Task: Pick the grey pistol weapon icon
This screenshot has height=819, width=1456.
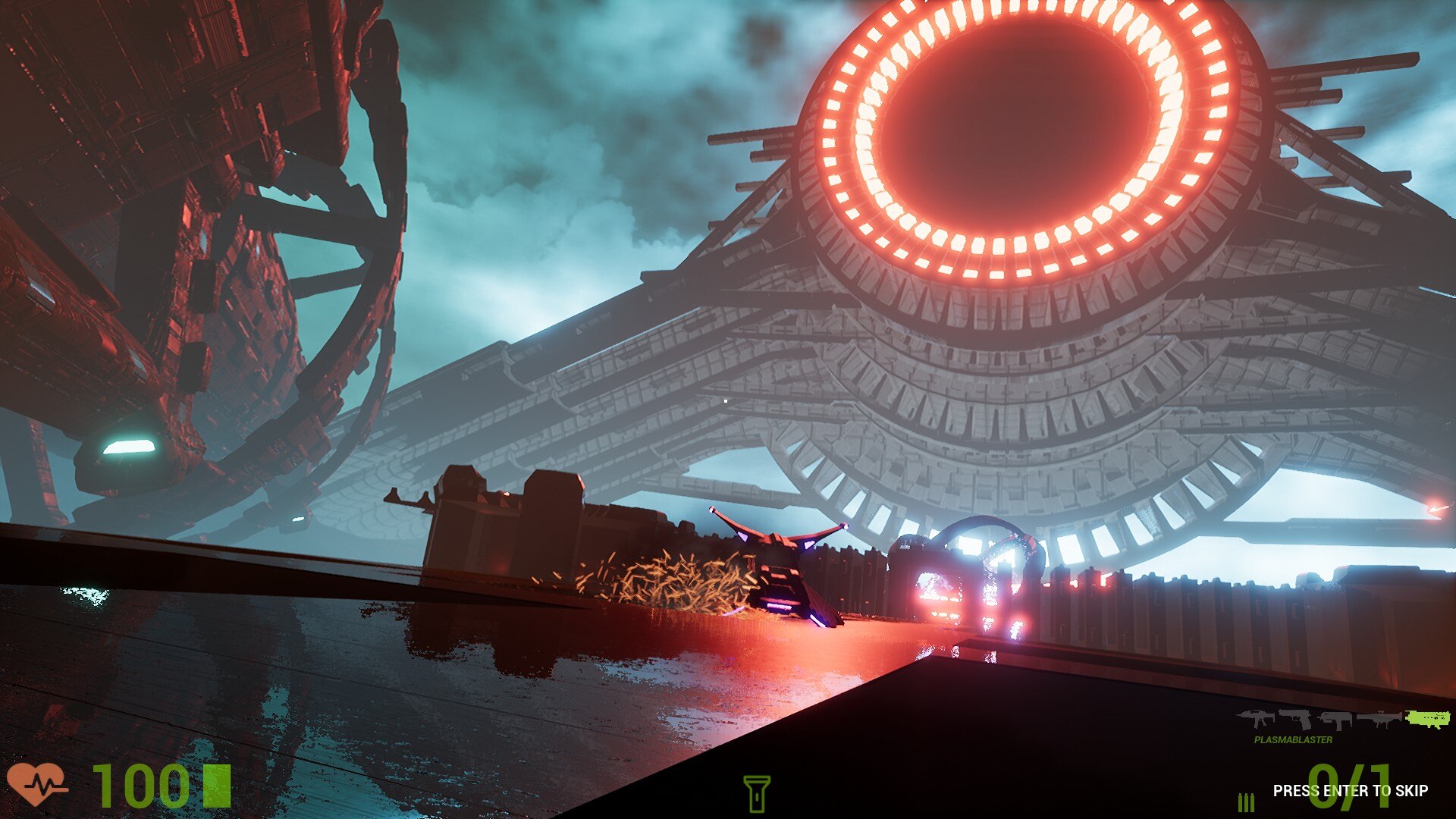Action: pyautogui.click(x=1295, y=718)
